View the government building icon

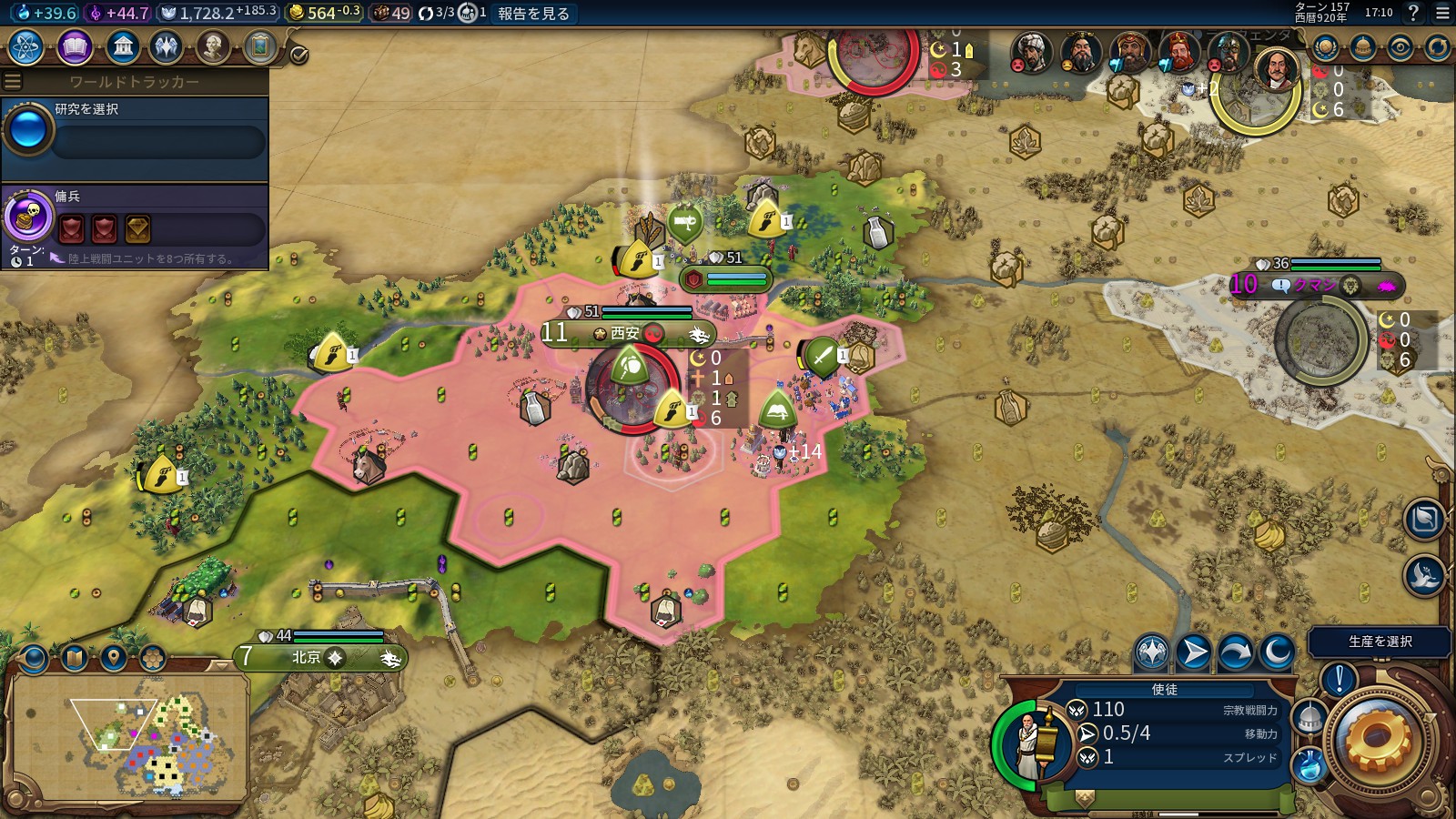122,47
